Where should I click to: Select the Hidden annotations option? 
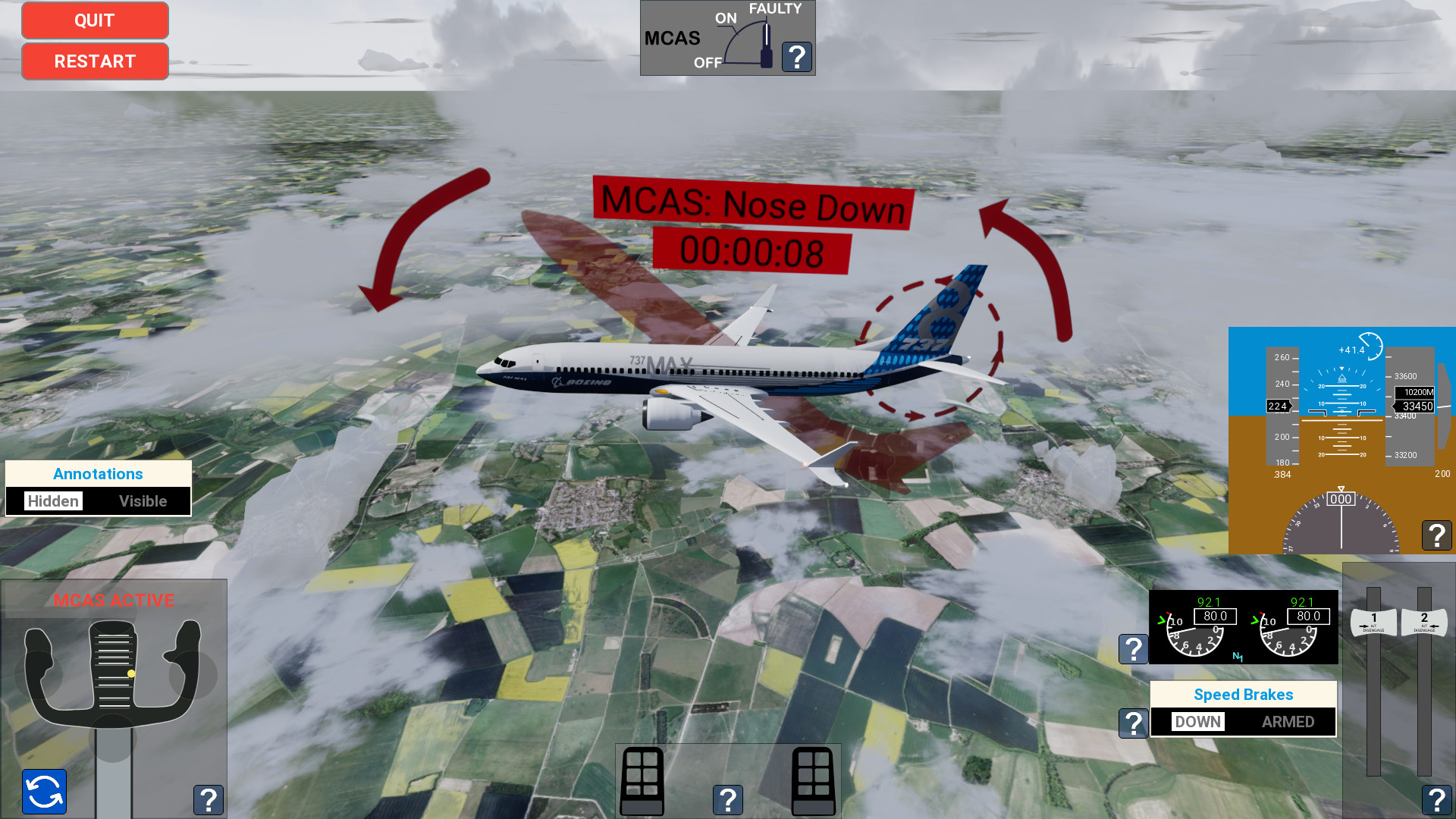click(x=53, y=500)
